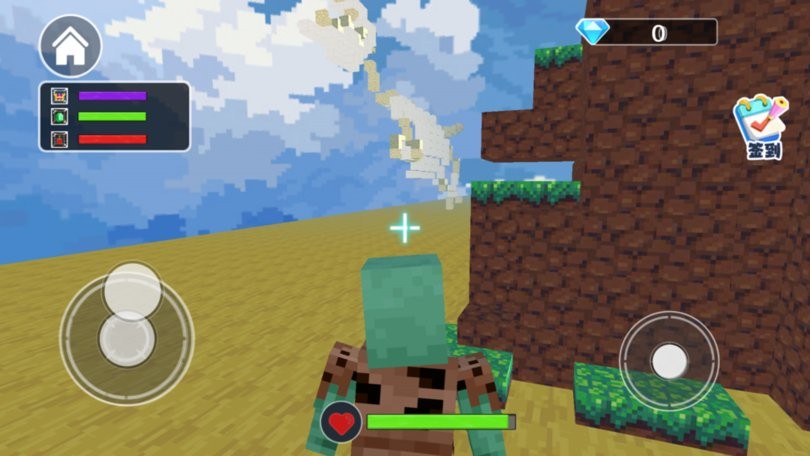The height and width of the screenshot is (456, 810).
Task: Tap the home button
Action: click(70, 46)
